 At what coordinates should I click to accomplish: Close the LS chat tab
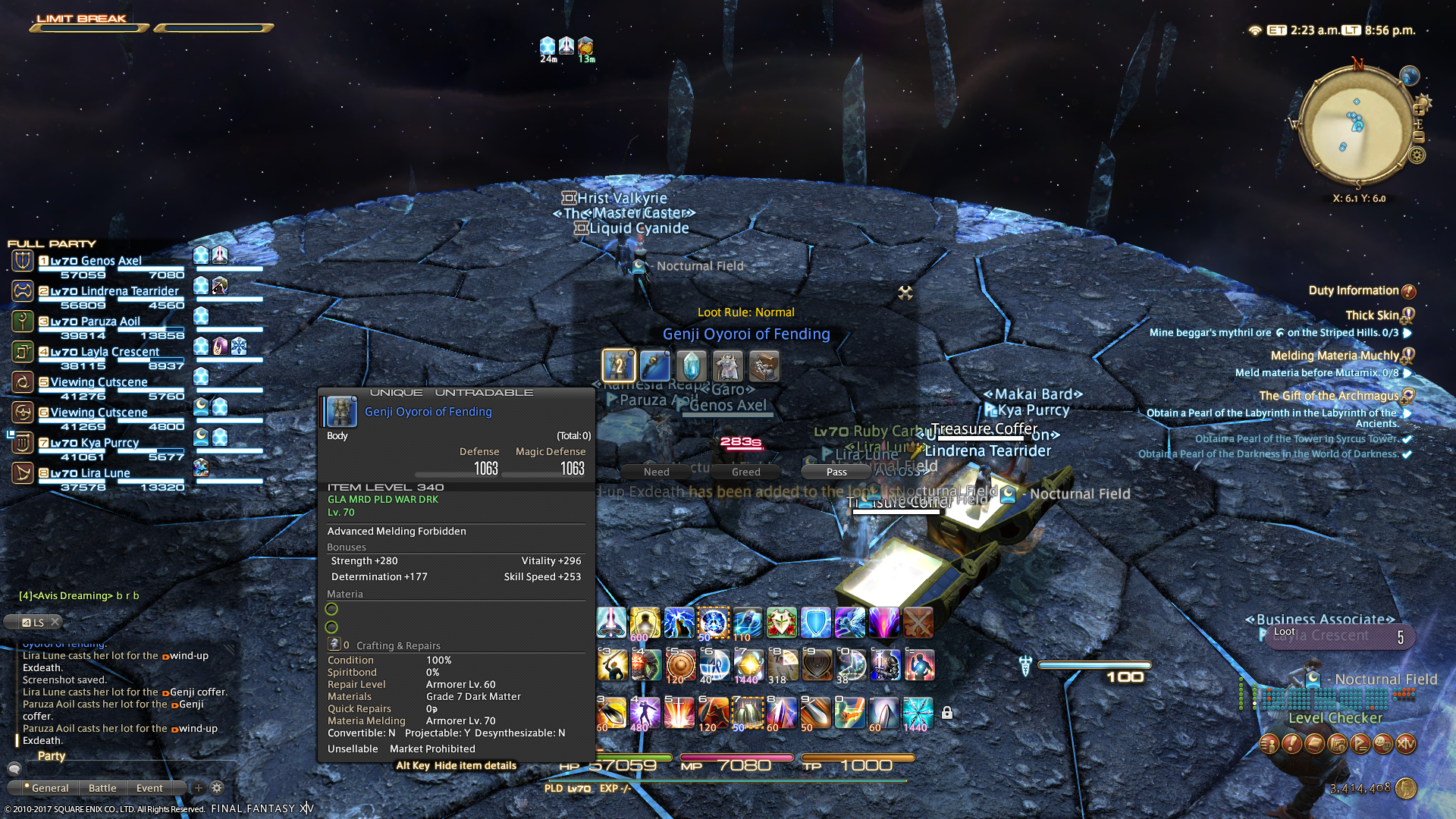click(55, 622)
